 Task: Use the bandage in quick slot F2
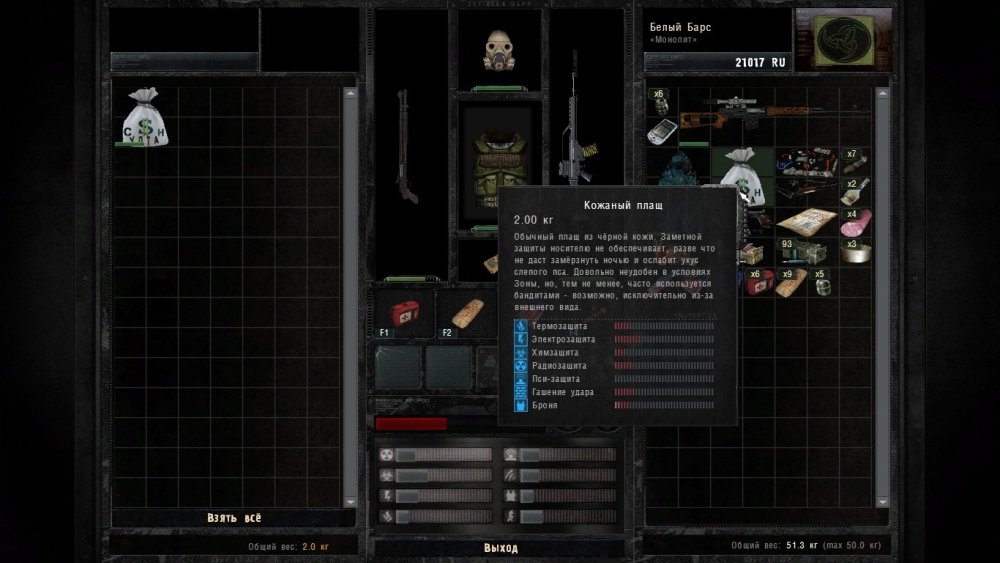[466, 313]
